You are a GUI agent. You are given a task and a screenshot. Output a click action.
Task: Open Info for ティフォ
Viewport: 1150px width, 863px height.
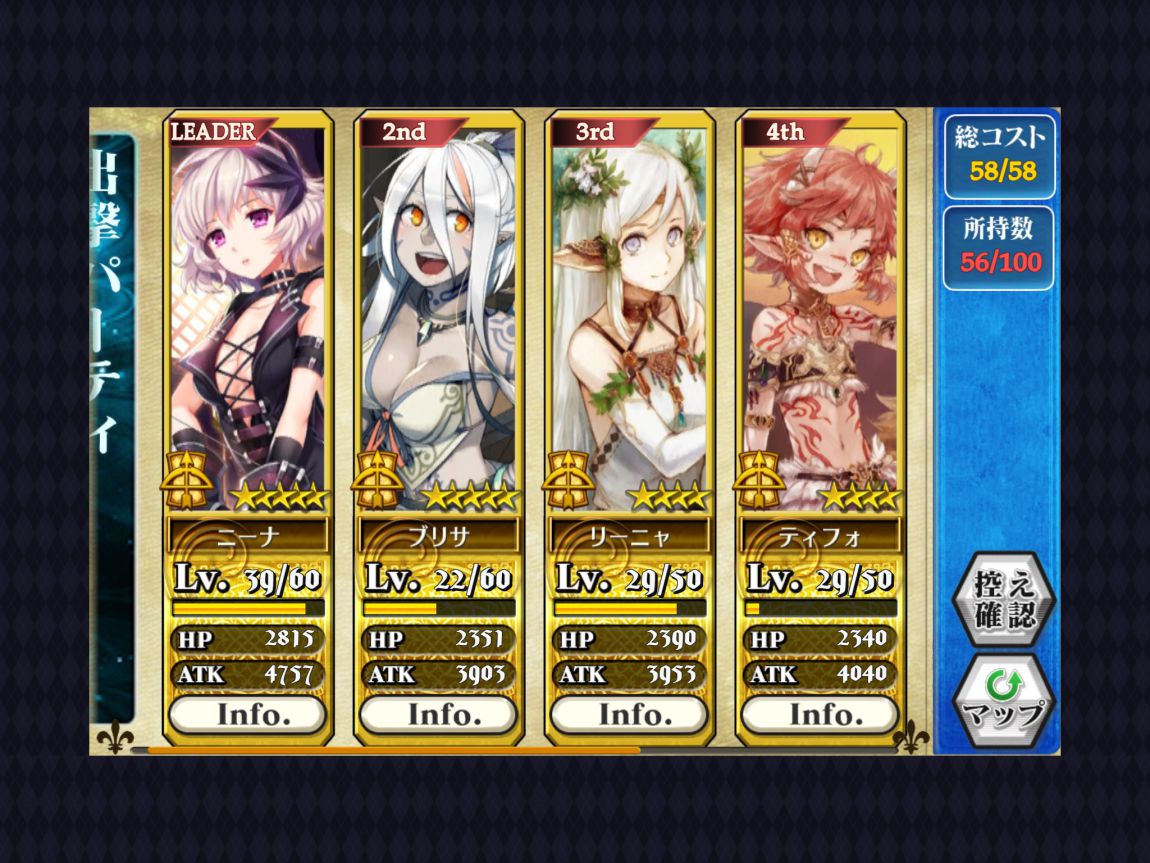pos(820,715)
